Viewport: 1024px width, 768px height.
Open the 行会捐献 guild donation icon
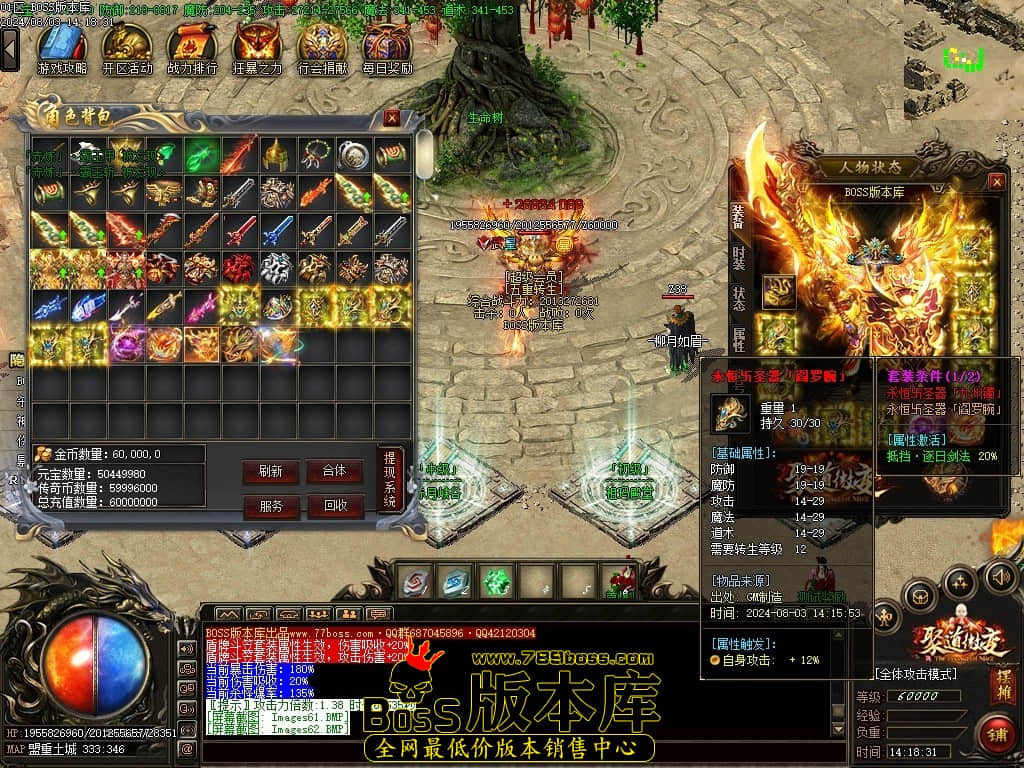(323, 48)
